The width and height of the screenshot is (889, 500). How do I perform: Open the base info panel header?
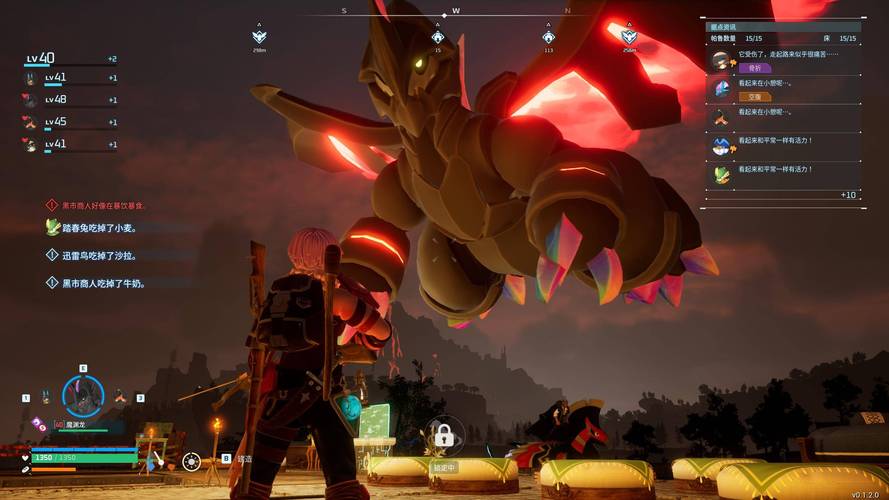point(780,26)
